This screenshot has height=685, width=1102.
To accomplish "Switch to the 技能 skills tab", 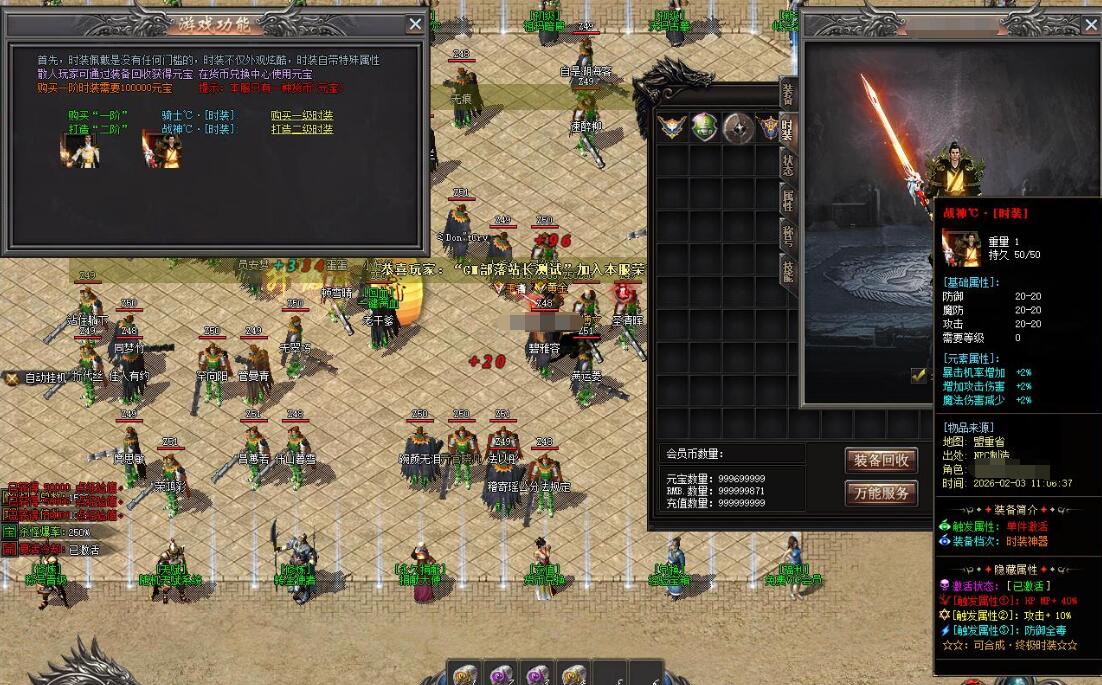I will pos(788,270).
